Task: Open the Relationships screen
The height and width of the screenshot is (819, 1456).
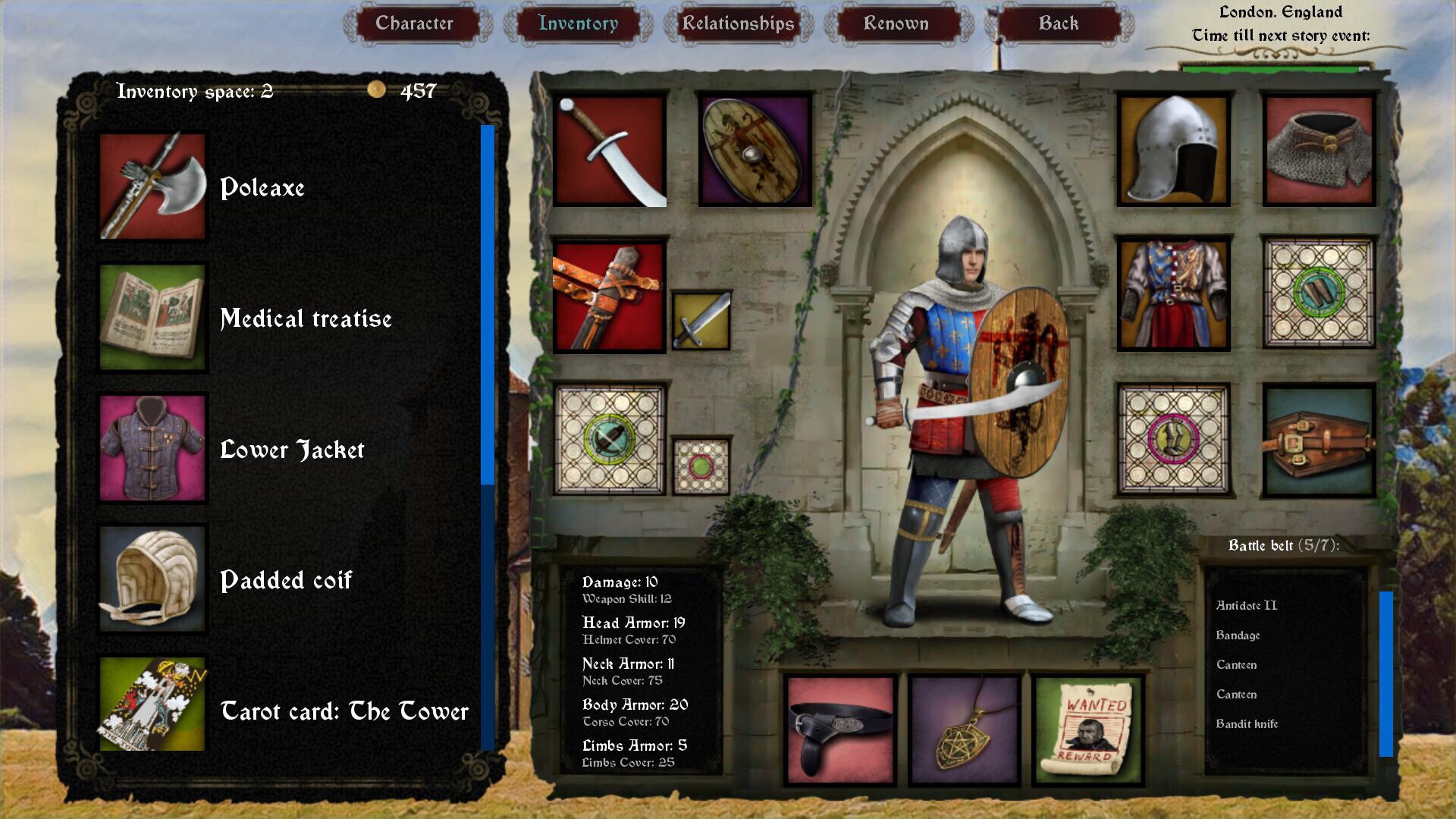Action: 736,24
